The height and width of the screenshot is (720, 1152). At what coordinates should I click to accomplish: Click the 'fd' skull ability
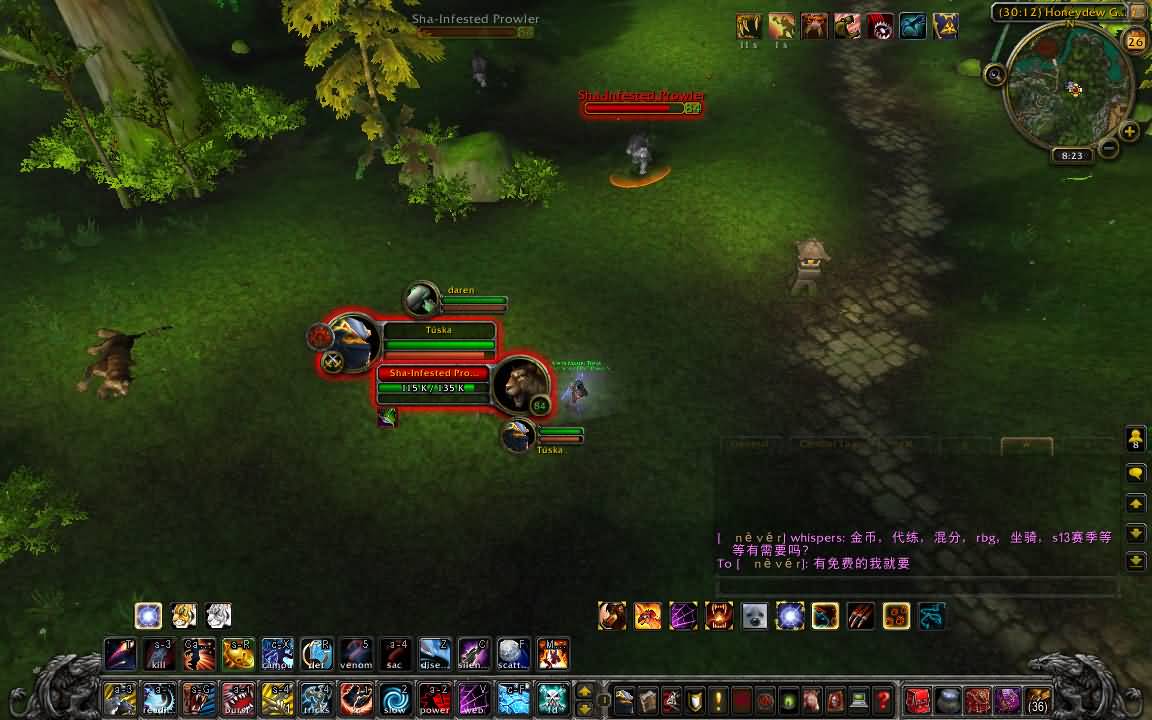[552, 697]
